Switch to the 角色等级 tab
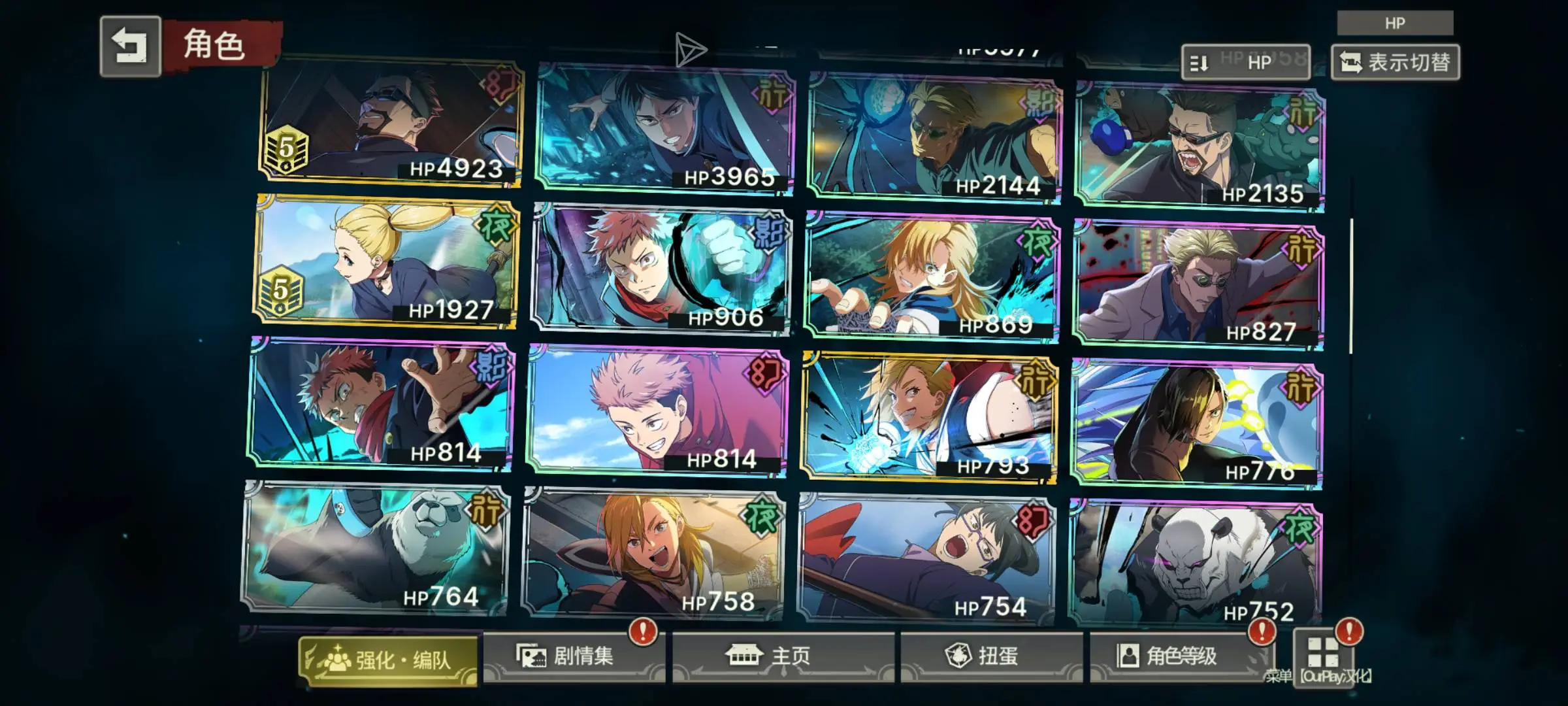Image resolution: width=1568 pixels, height=706 pixels. click(1180, 656)
